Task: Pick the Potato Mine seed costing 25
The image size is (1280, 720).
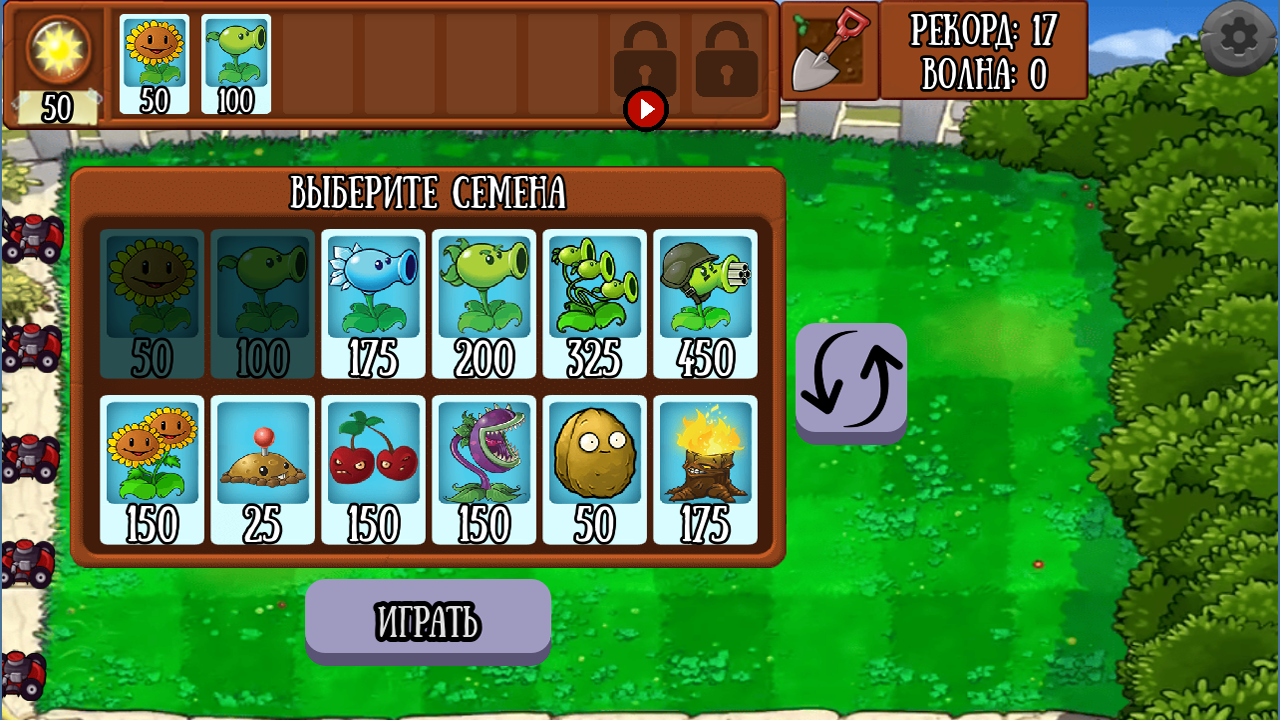Action: 262,470
